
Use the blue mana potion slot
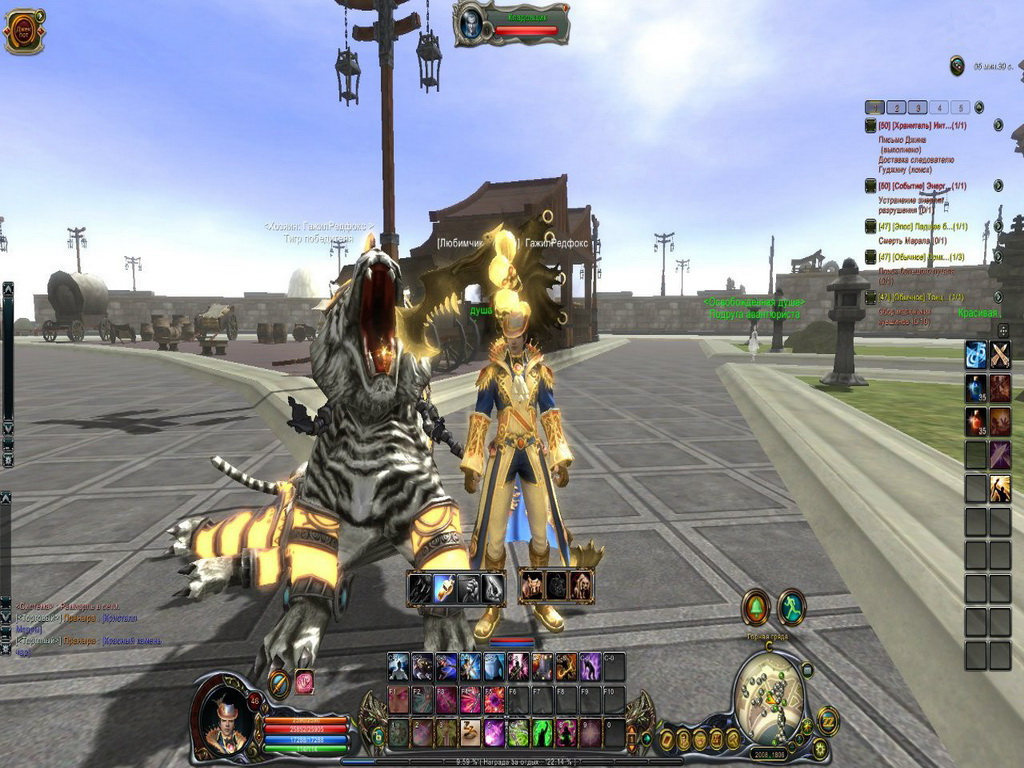pyautogui.click(x=976, y=388)
